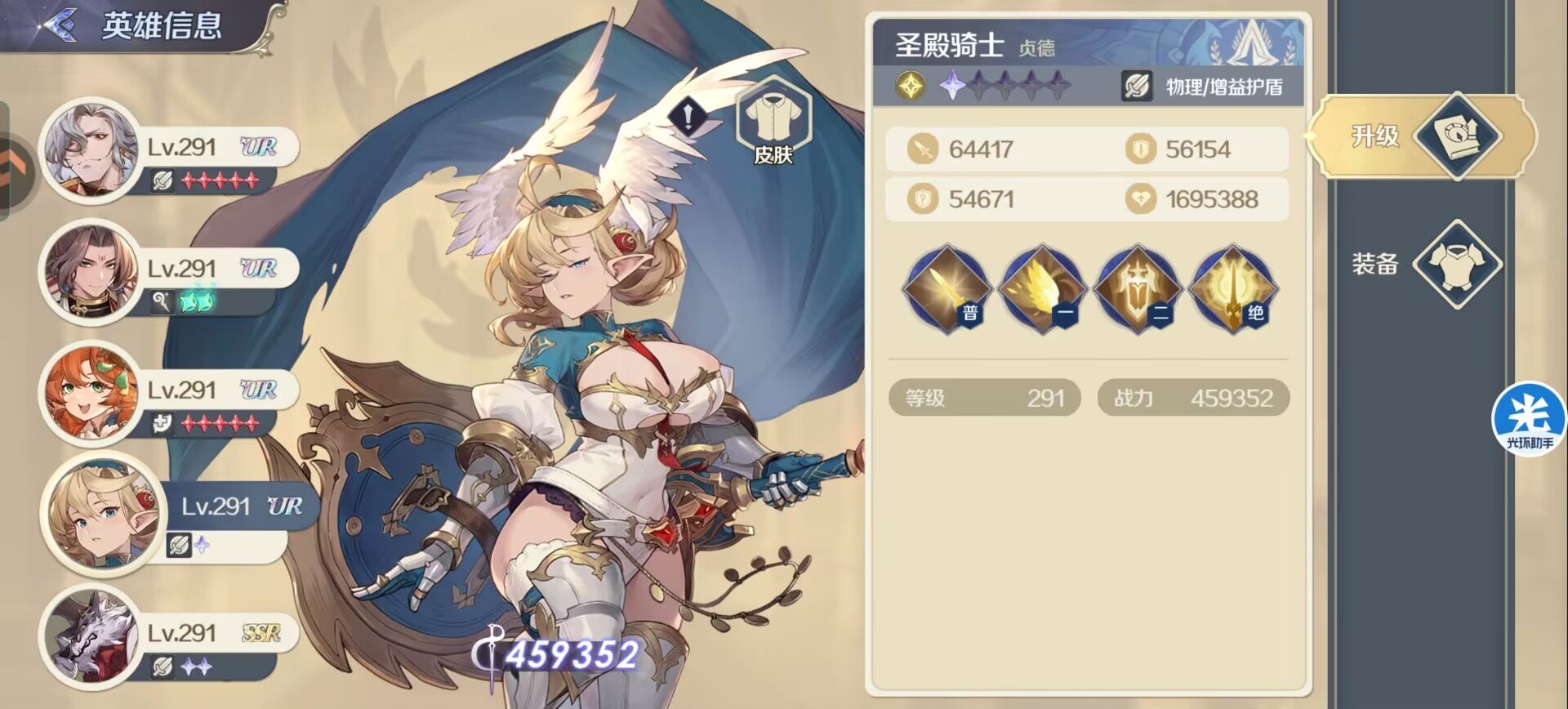Tap the exclamation mark info icon
1568x709 pixels.
coord(688,118)
